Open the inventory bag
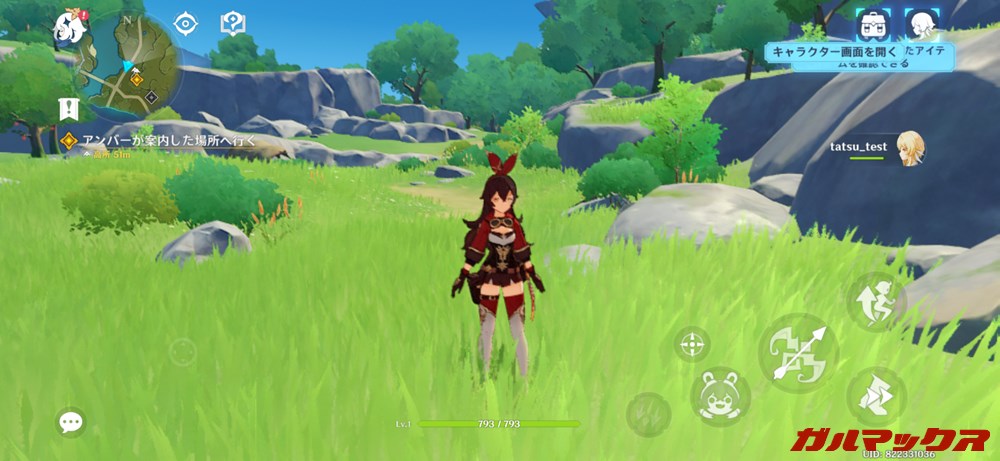 coord(873,23)
